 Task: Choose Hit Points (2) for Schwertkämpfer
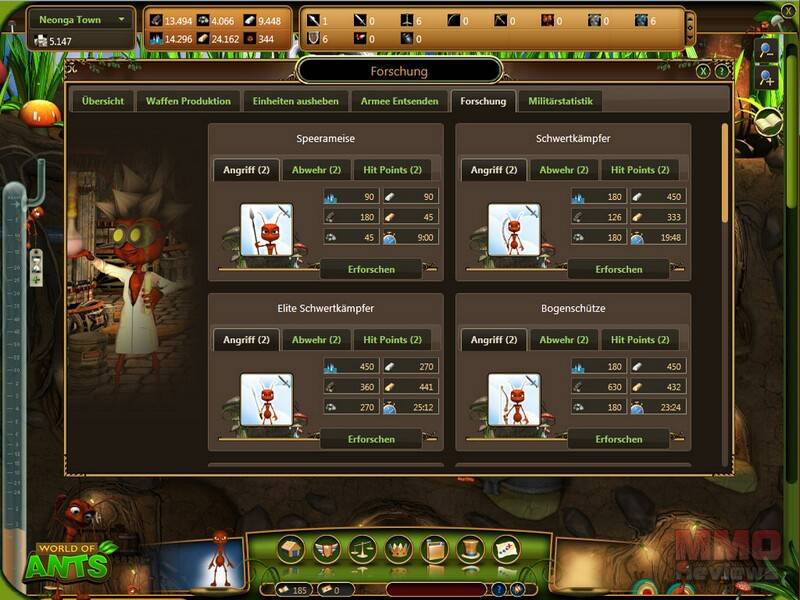640,170
